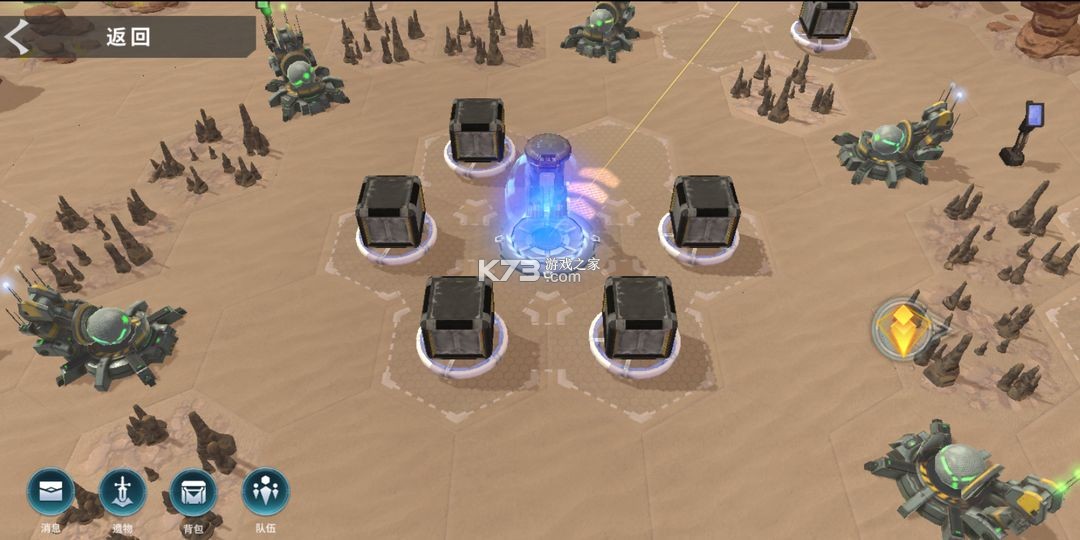Open the 遗物 relics sword icon
1080x540 pixels.
click(x=123, y=492)
